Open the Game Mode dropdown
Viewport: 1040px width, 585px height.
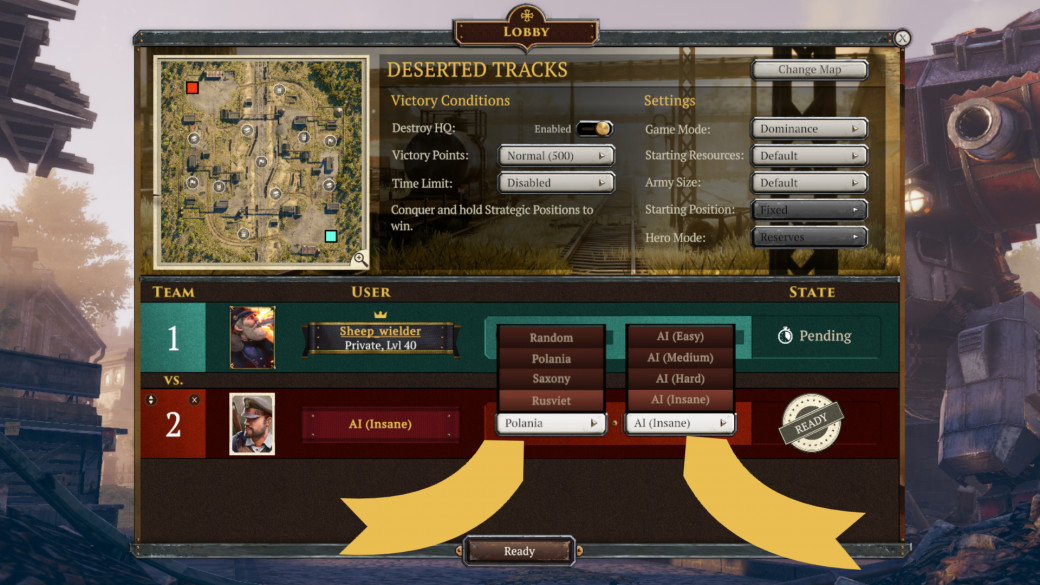[x=809, y=129]
